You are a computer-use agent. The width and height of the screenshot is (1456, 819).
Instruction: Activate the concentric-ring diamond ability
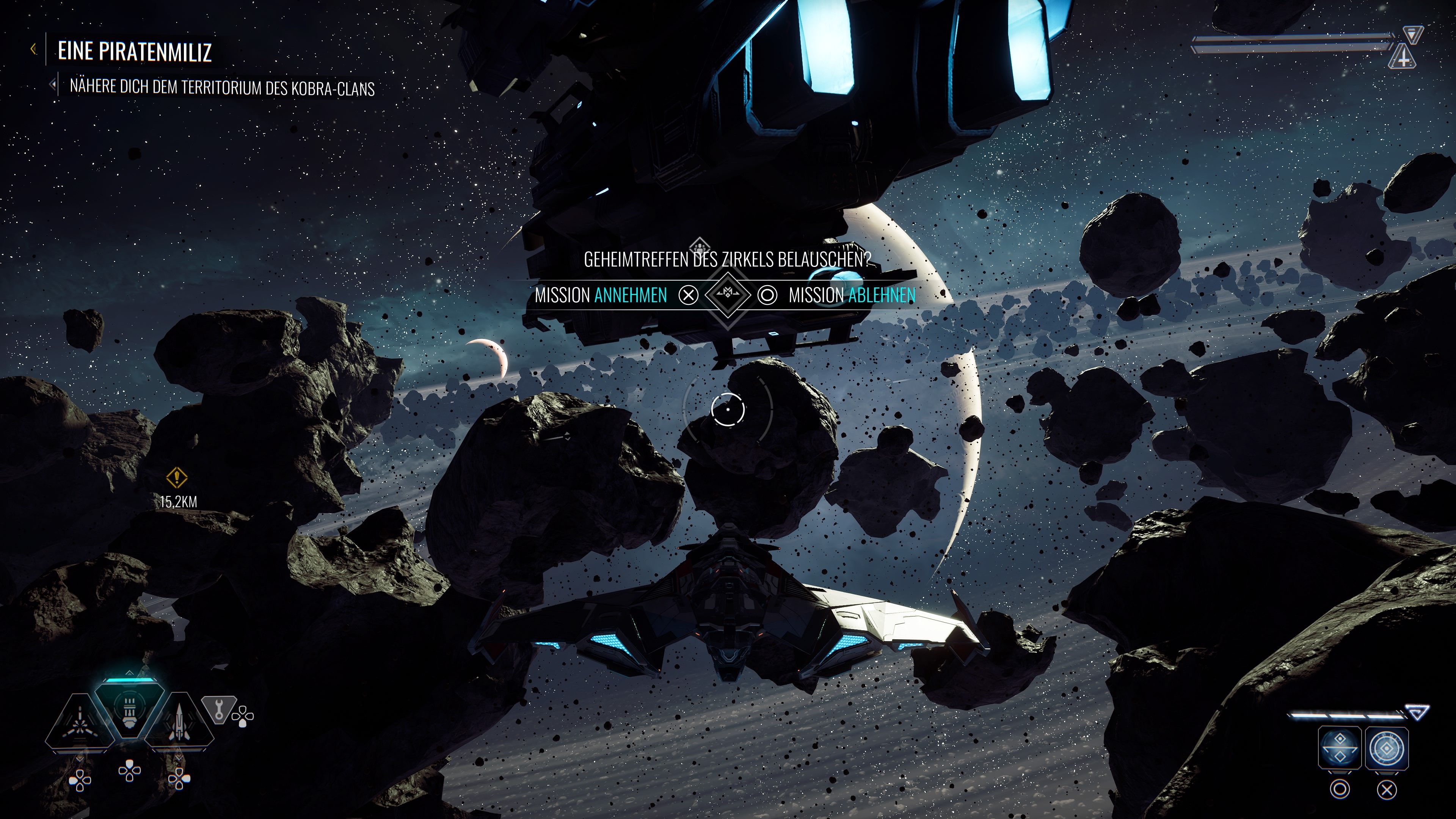(x=1386, y=747)
